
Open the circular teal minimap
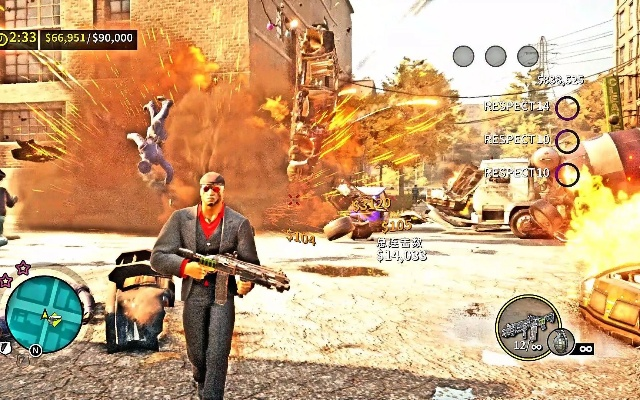tap(44, 314)
